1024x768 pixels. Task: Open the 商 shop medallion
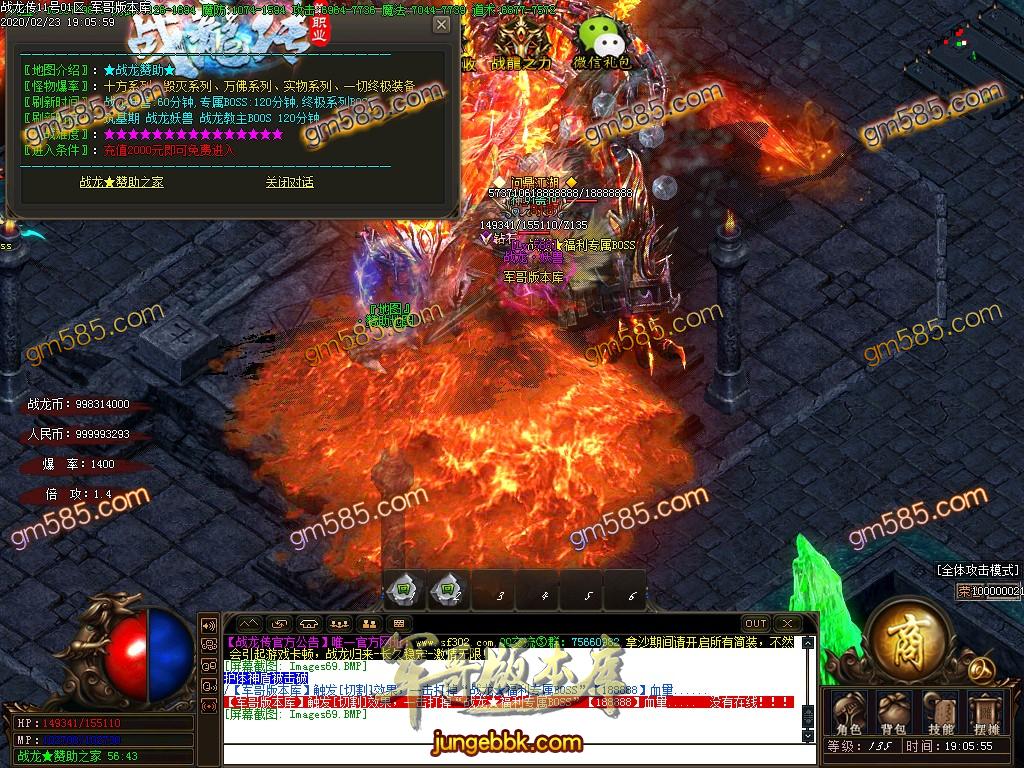point(910,637)
